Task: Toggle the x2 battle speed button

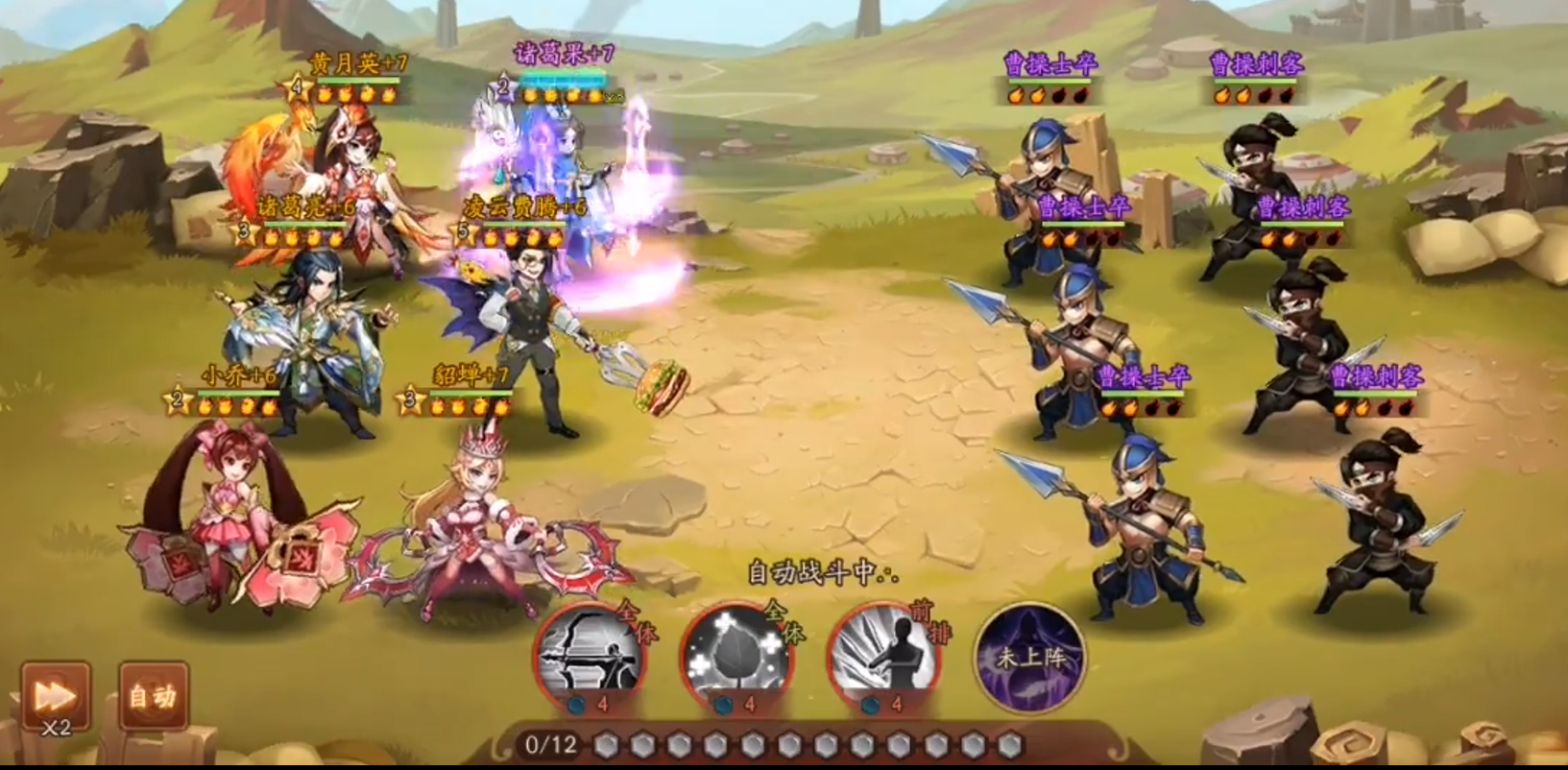Action: 56,696
